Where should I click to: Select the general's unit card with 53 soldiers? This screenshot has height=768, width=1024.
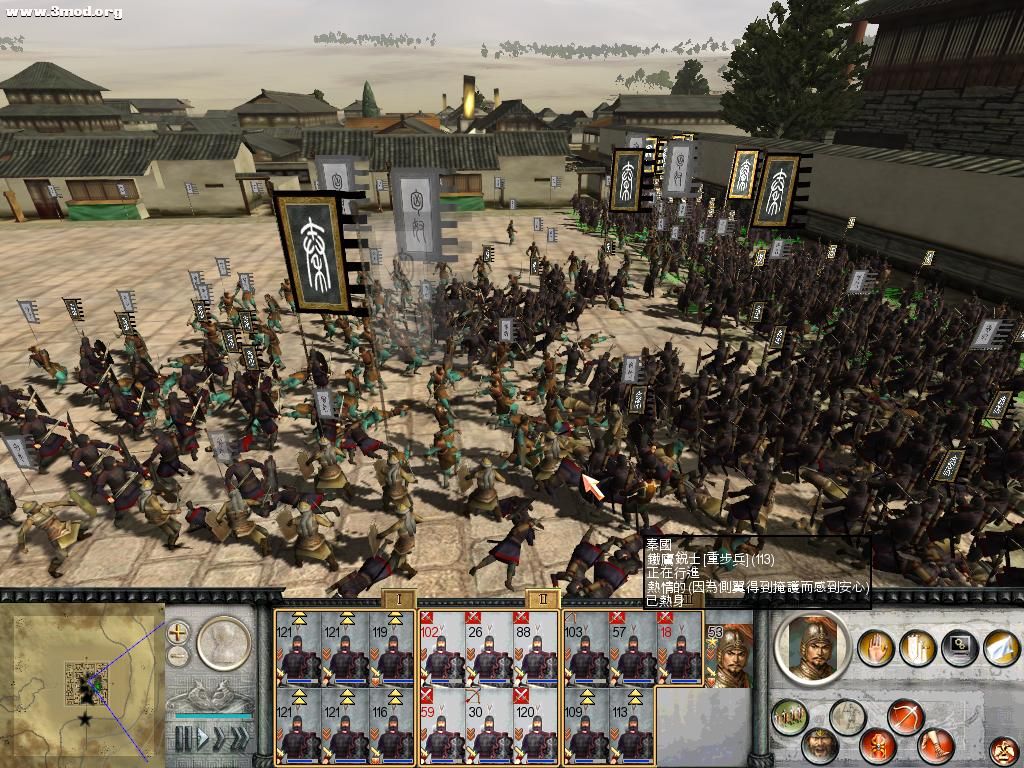[729, 655]
